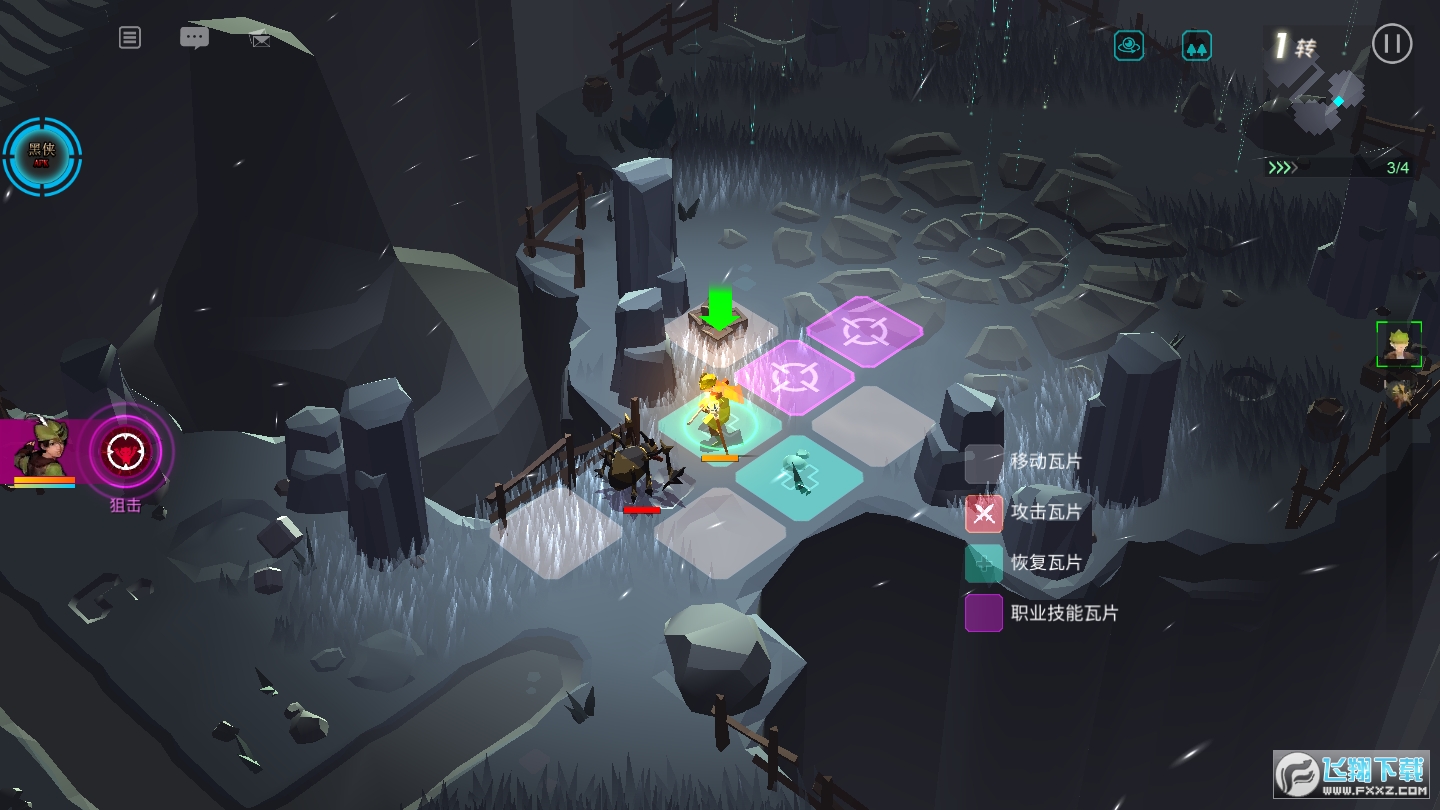The height and width of the screenshot is (810, 1440).
Task: Select the blond hero turn-order portrait
Action: pyautogui.click(x=1398, y=343)
